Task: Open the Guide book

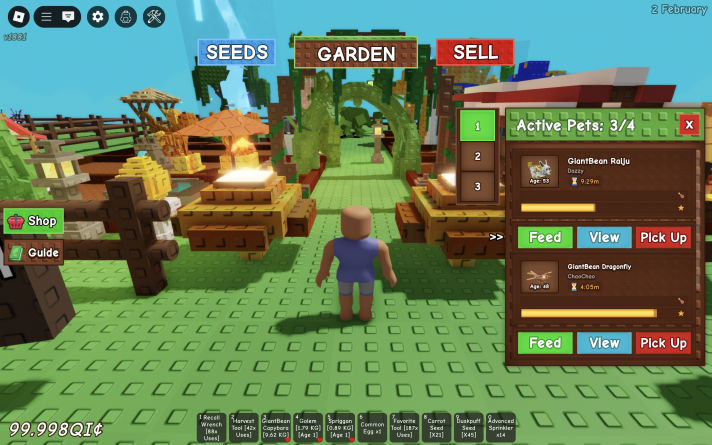Action: 34,252
